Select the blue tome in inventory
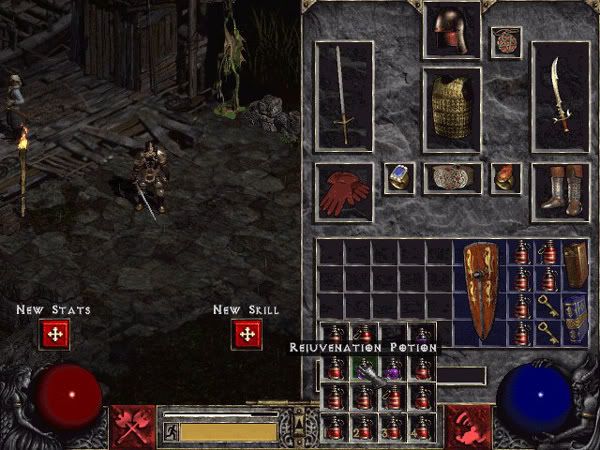600x450 pixels. (x=574, y=318)
